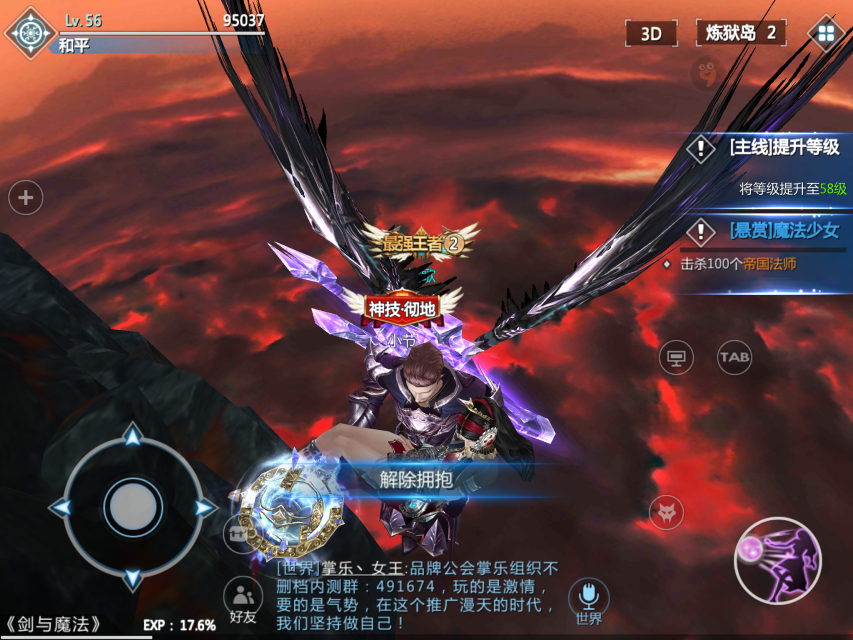Expand the round plus button
853x640 pixels.
(26, 198)
